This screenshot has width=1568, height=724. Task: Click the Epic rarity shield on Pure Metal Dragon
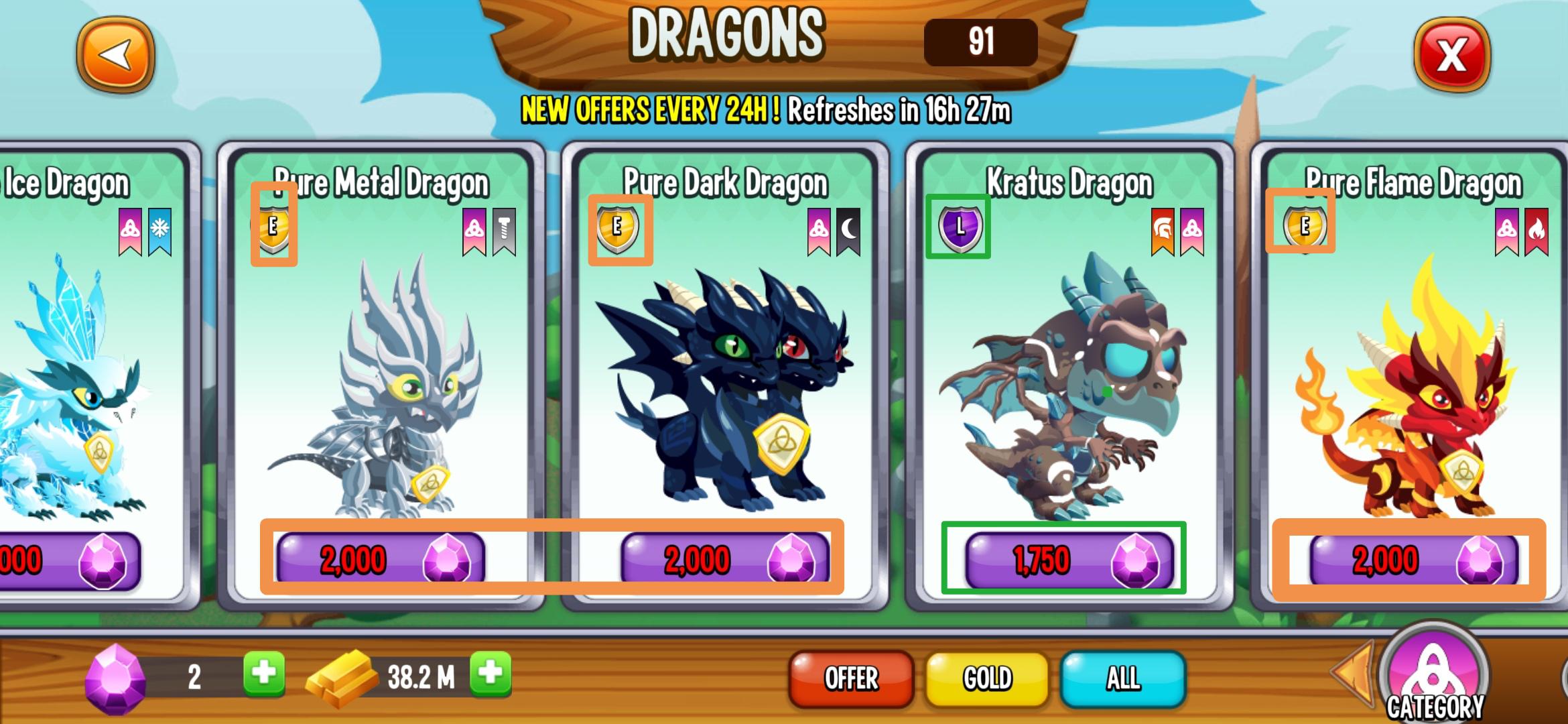[273, 228]
